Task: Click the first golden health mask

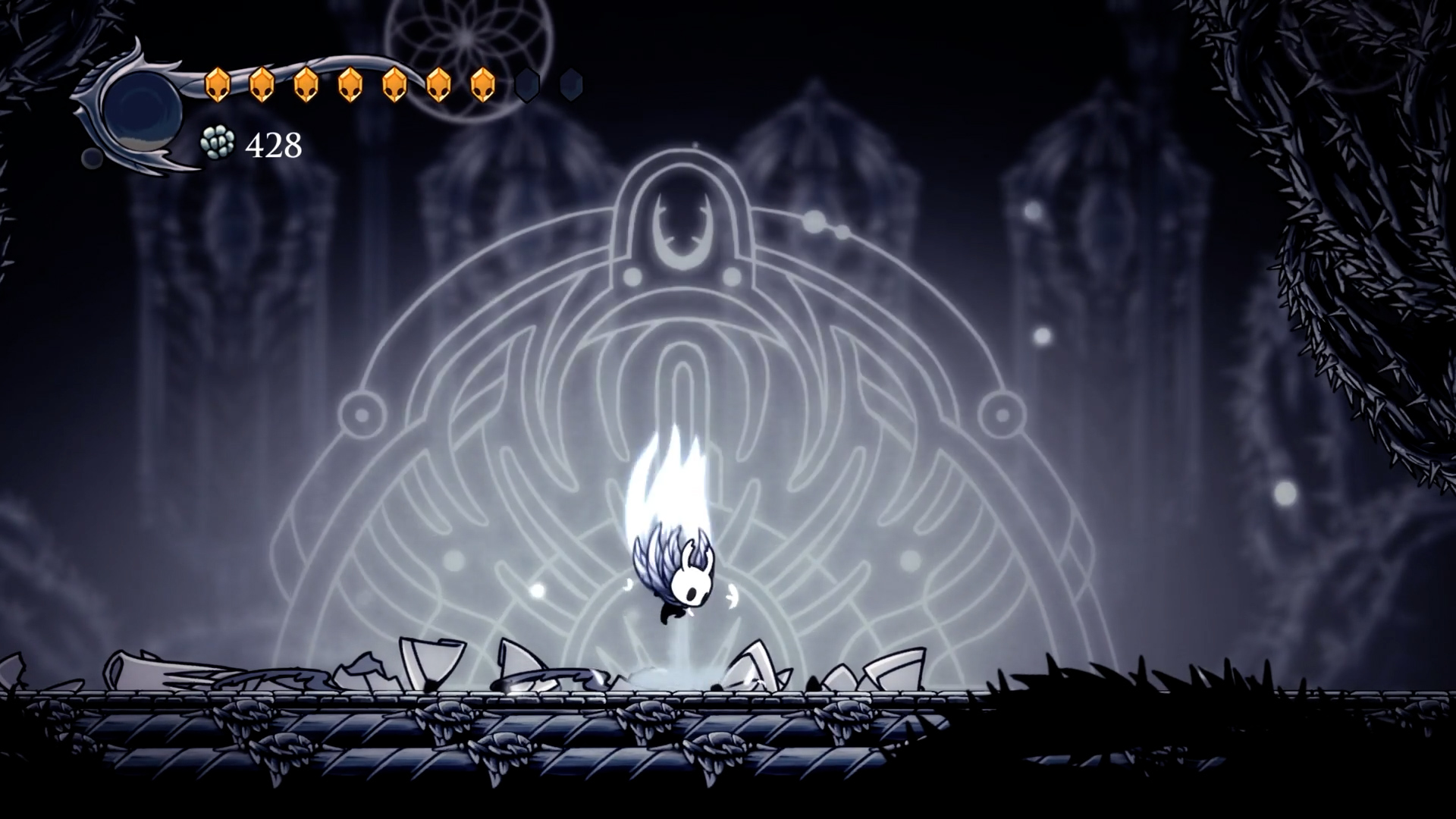Action: 218,83
